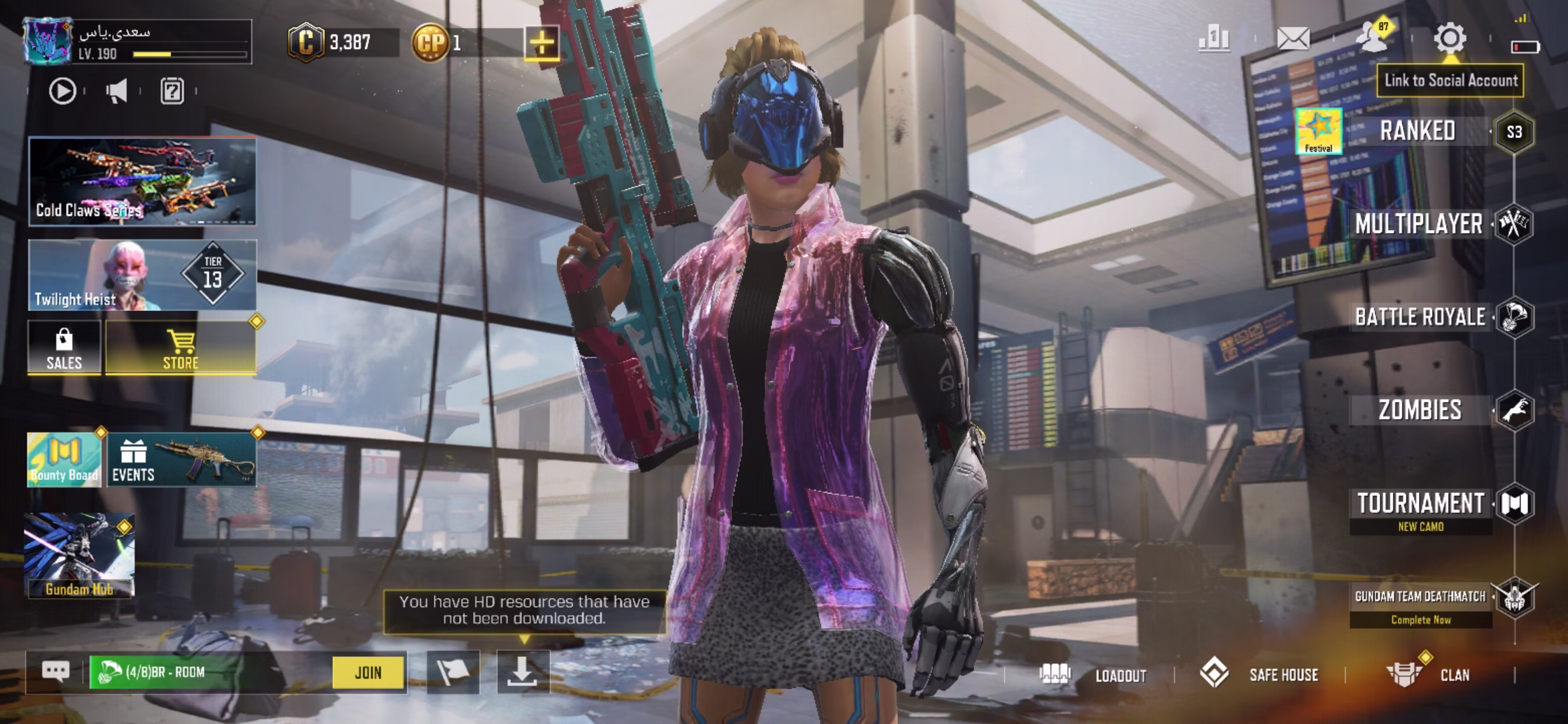Open the Loadout screen
Image resolution: width=1568 pixels, height=724 pixels.
tap(1096, 674)
